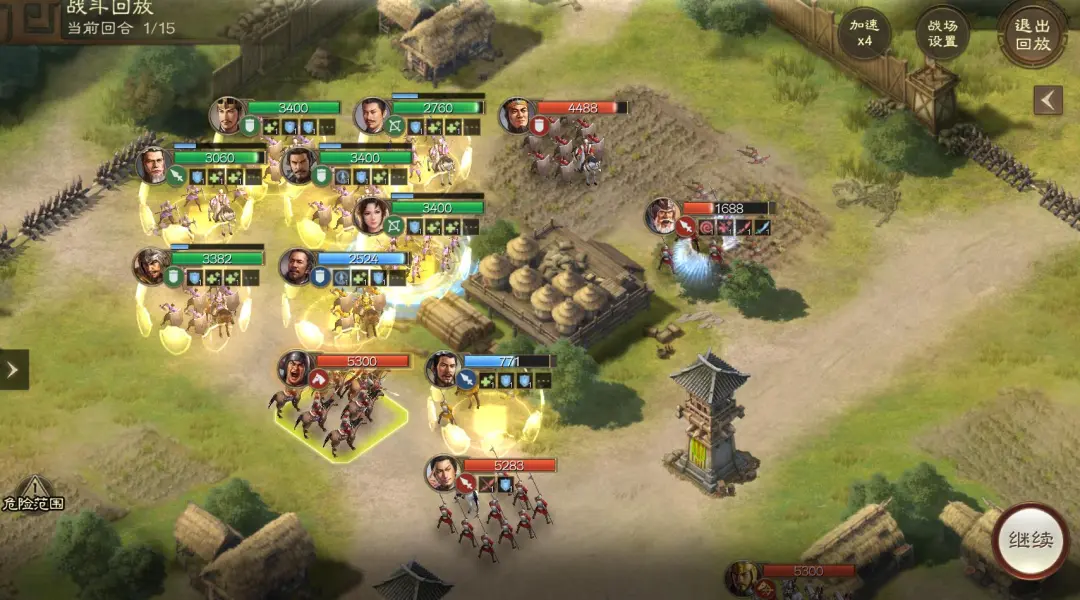This screenshot has width=1080, height=600.
Task: Select the blue general with 771 troops
Action: pyautogui.click(x=442, y=369)
